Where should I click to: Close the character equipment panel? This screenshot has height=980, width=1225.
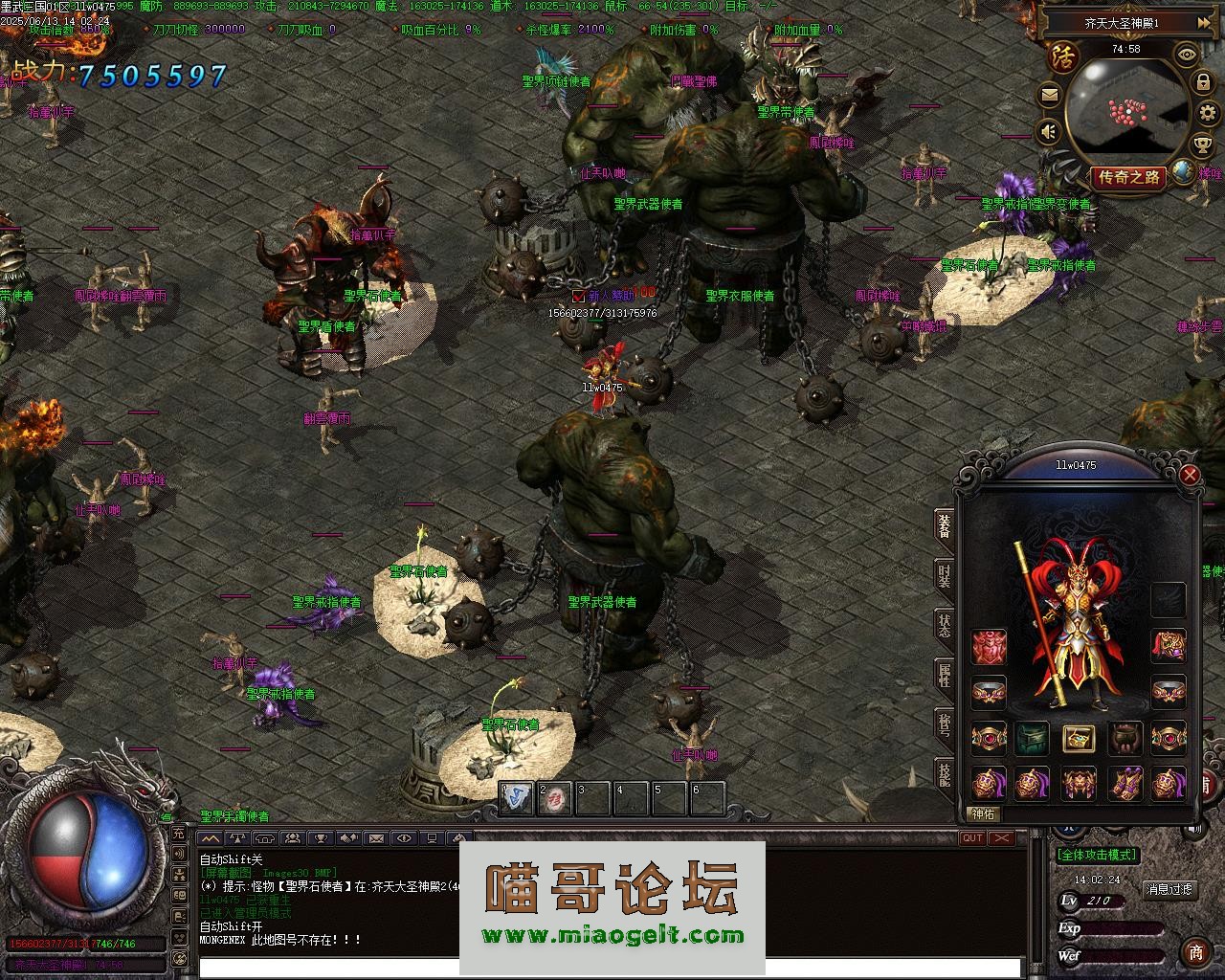click(1190, 475)
